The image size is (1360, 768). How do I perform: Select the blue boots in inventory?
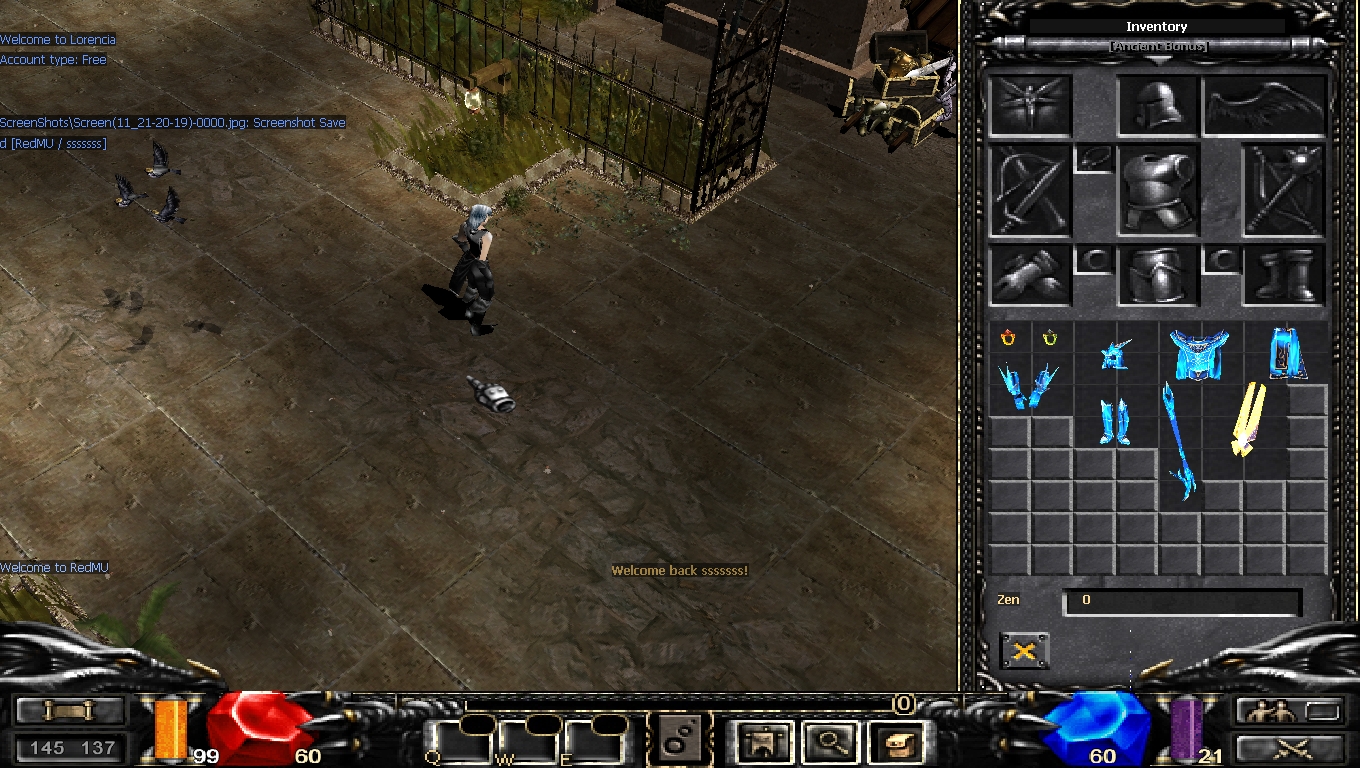pos(1114,422)
